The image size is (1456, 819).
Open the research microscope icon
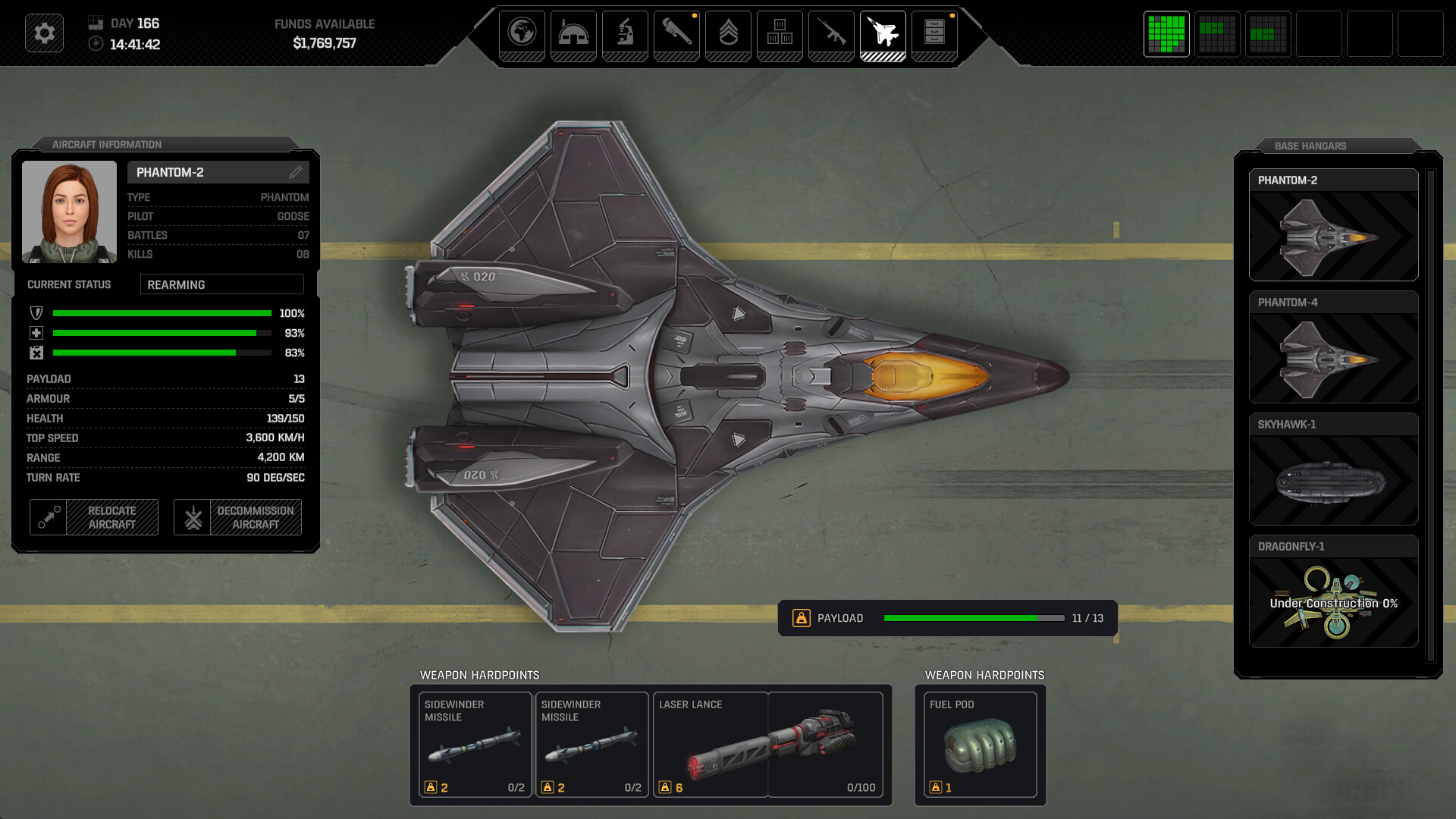tap(625, 34)
